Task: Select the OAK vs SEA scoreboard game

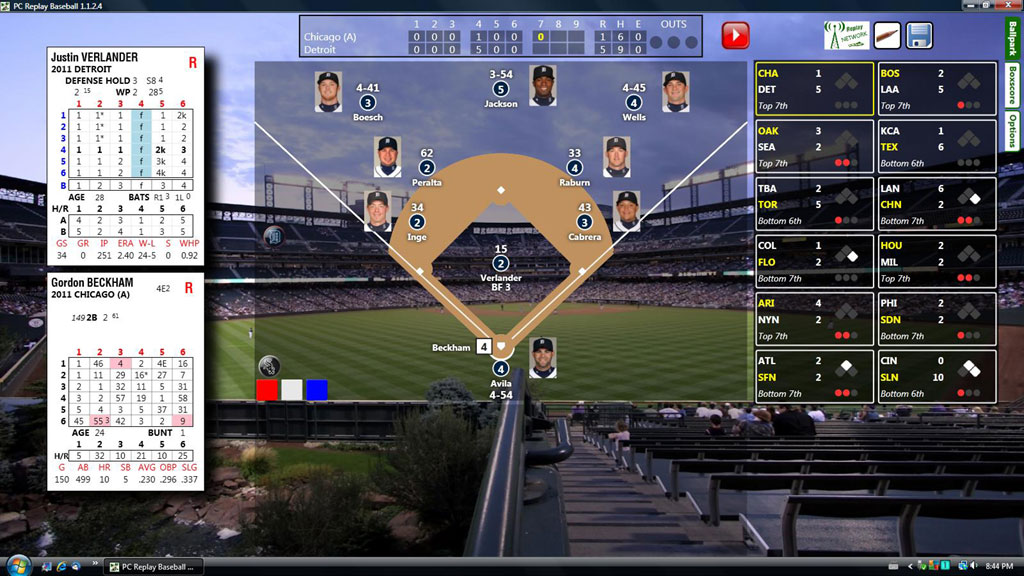Action: [814, 147]
